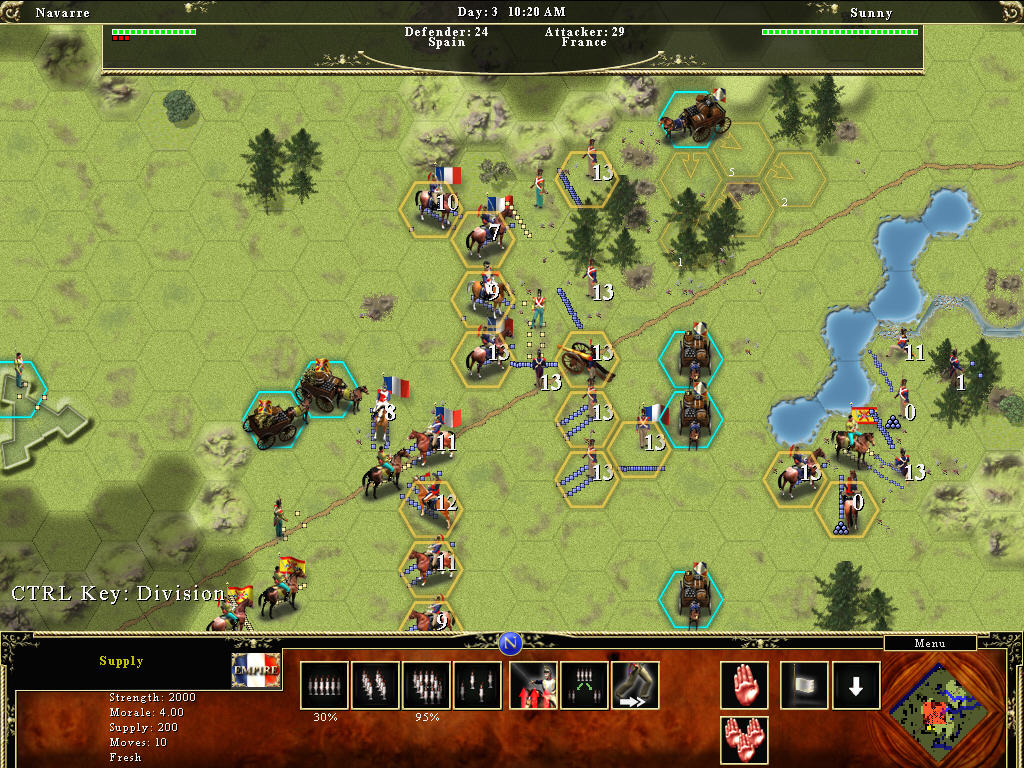Click the French Empire flag emblem

point(256,671)
